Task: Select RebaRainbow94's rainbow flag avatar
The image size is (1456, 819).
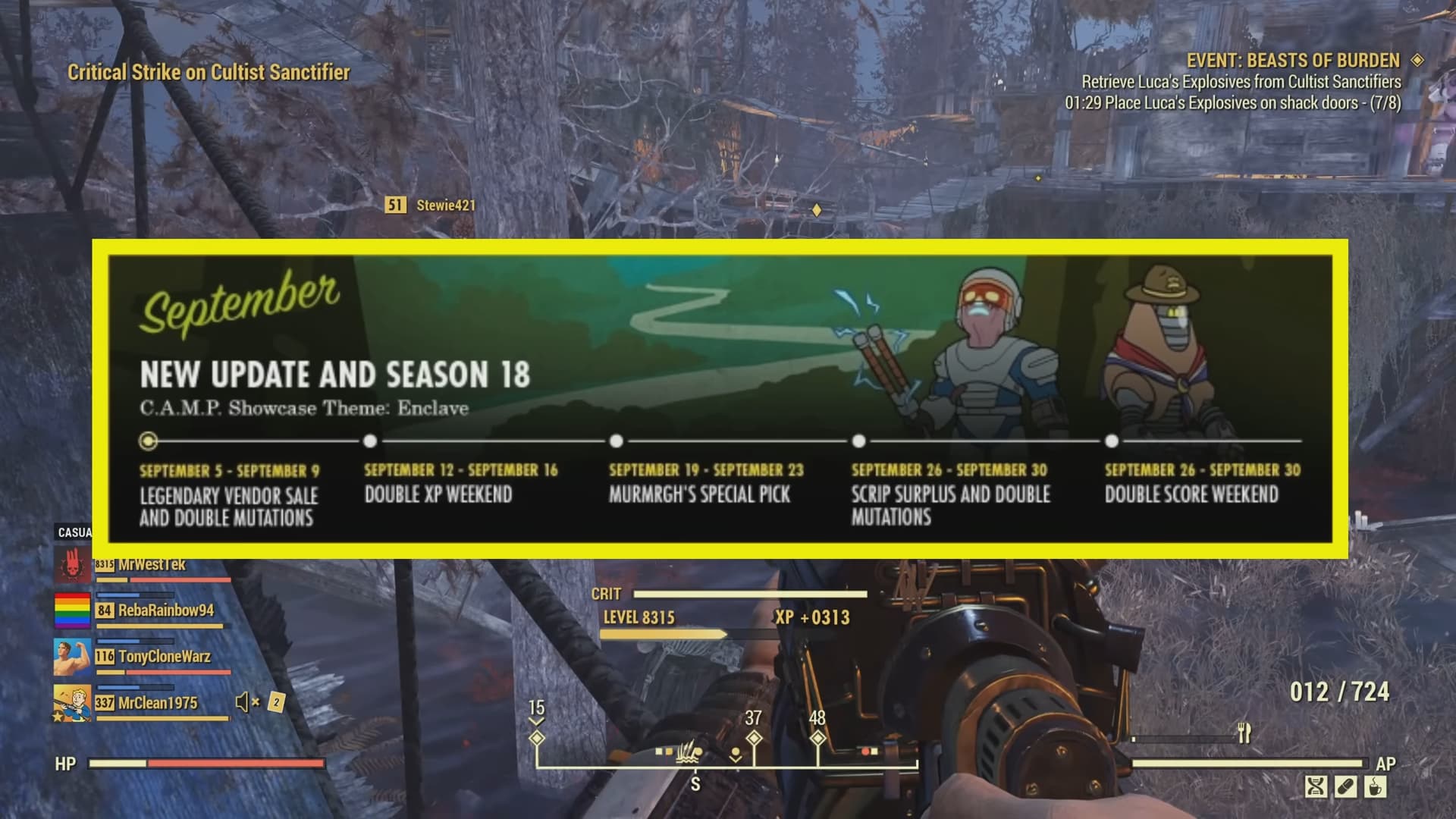Action: coord(72,611)
